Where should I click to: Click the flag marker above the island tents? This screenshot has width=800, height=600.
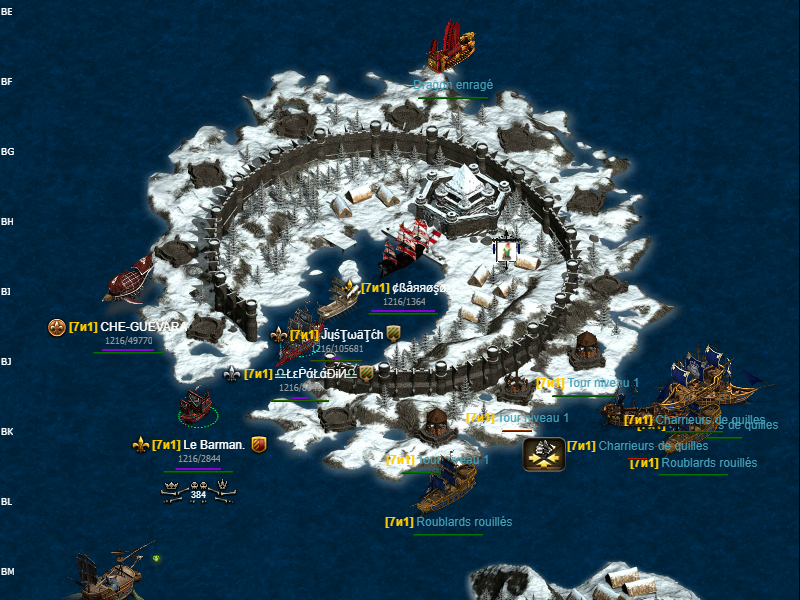click(x=506, y=249)
